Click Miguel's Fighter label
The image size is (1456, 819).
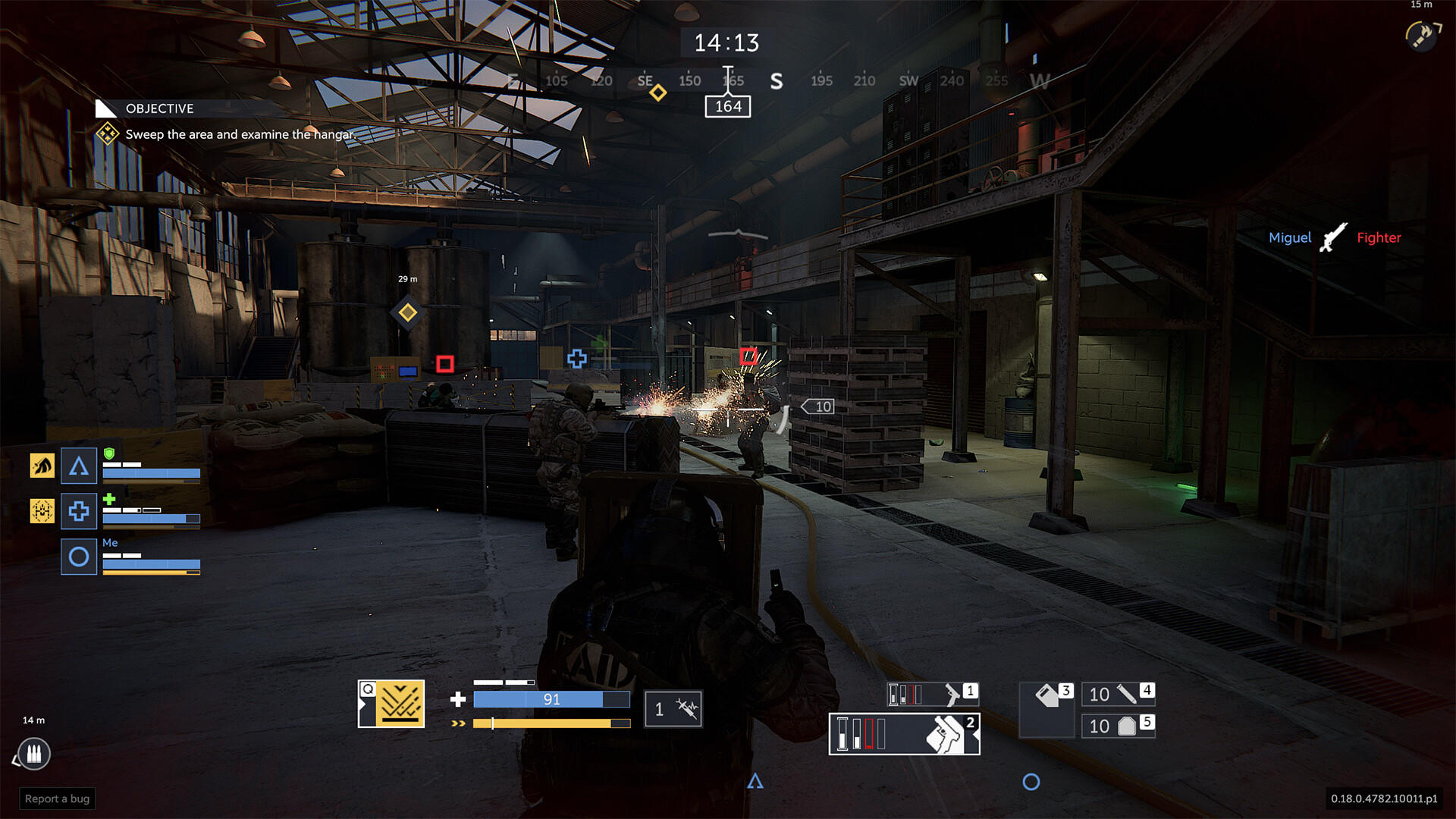(1379, 237)
